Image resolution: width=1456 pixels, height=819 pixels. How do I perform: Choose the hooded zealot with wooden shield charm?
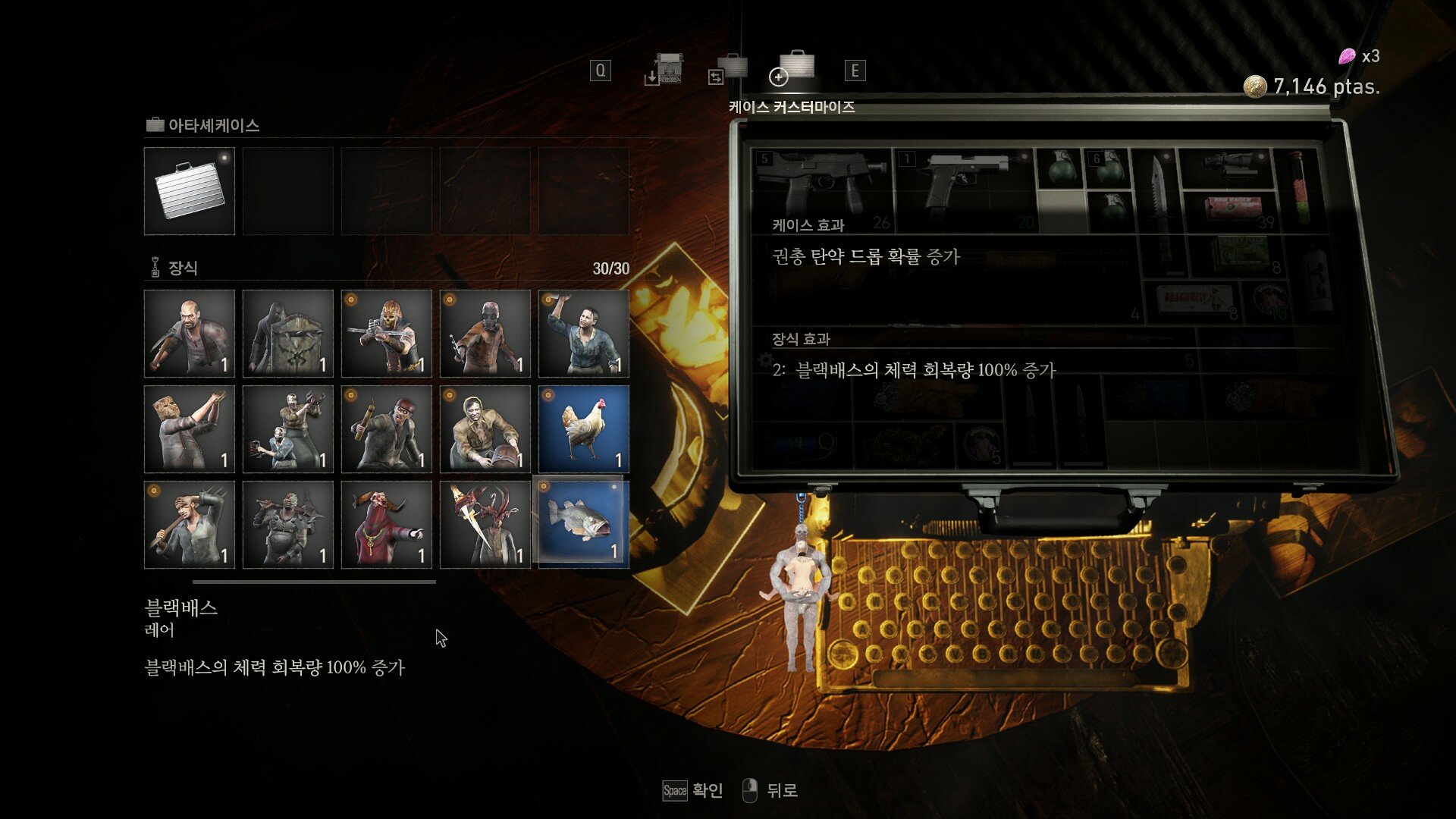(x=288, y=334)
